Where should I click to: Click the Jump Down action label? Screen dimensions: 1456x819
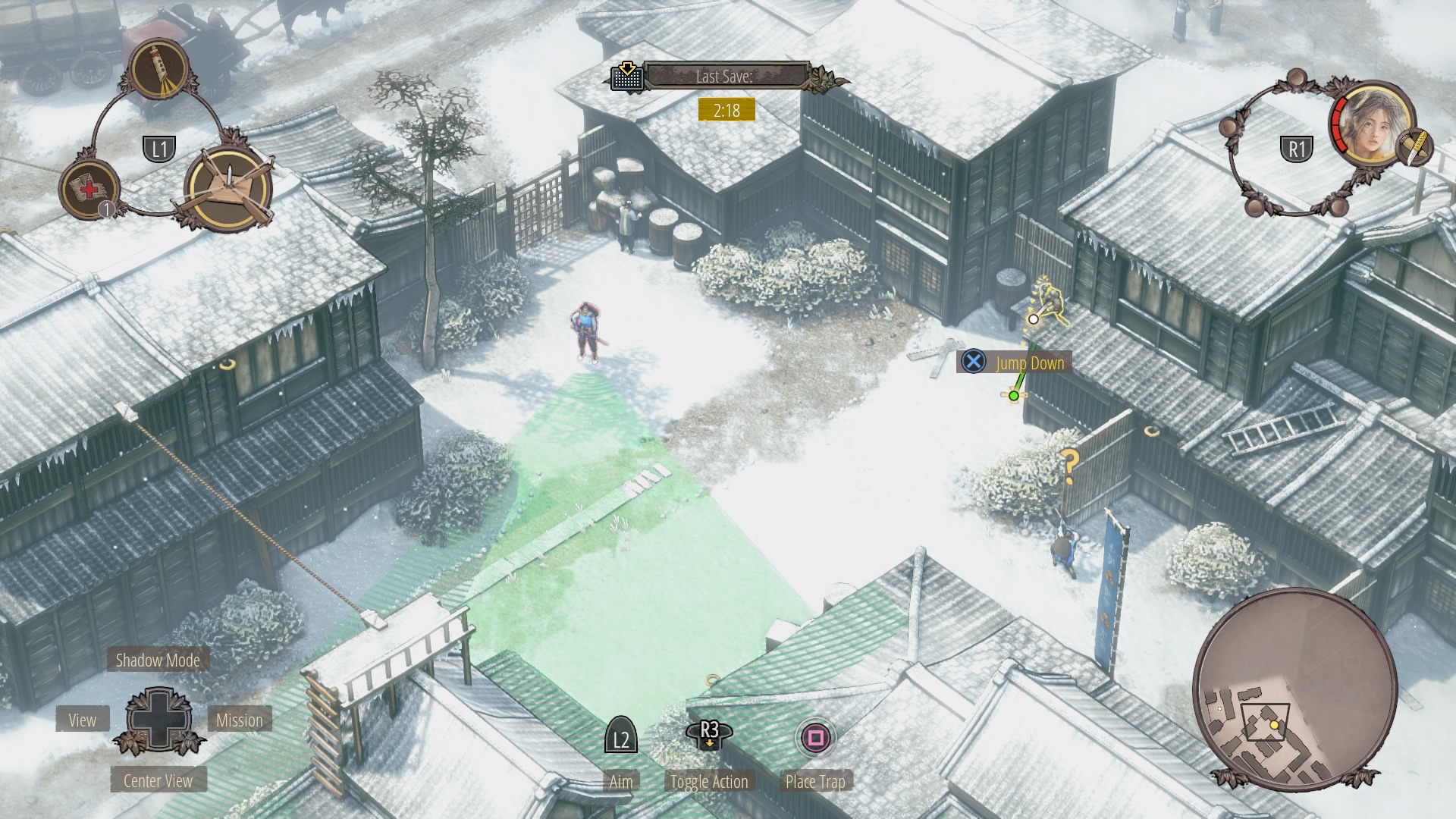(x=1030, y=362)
